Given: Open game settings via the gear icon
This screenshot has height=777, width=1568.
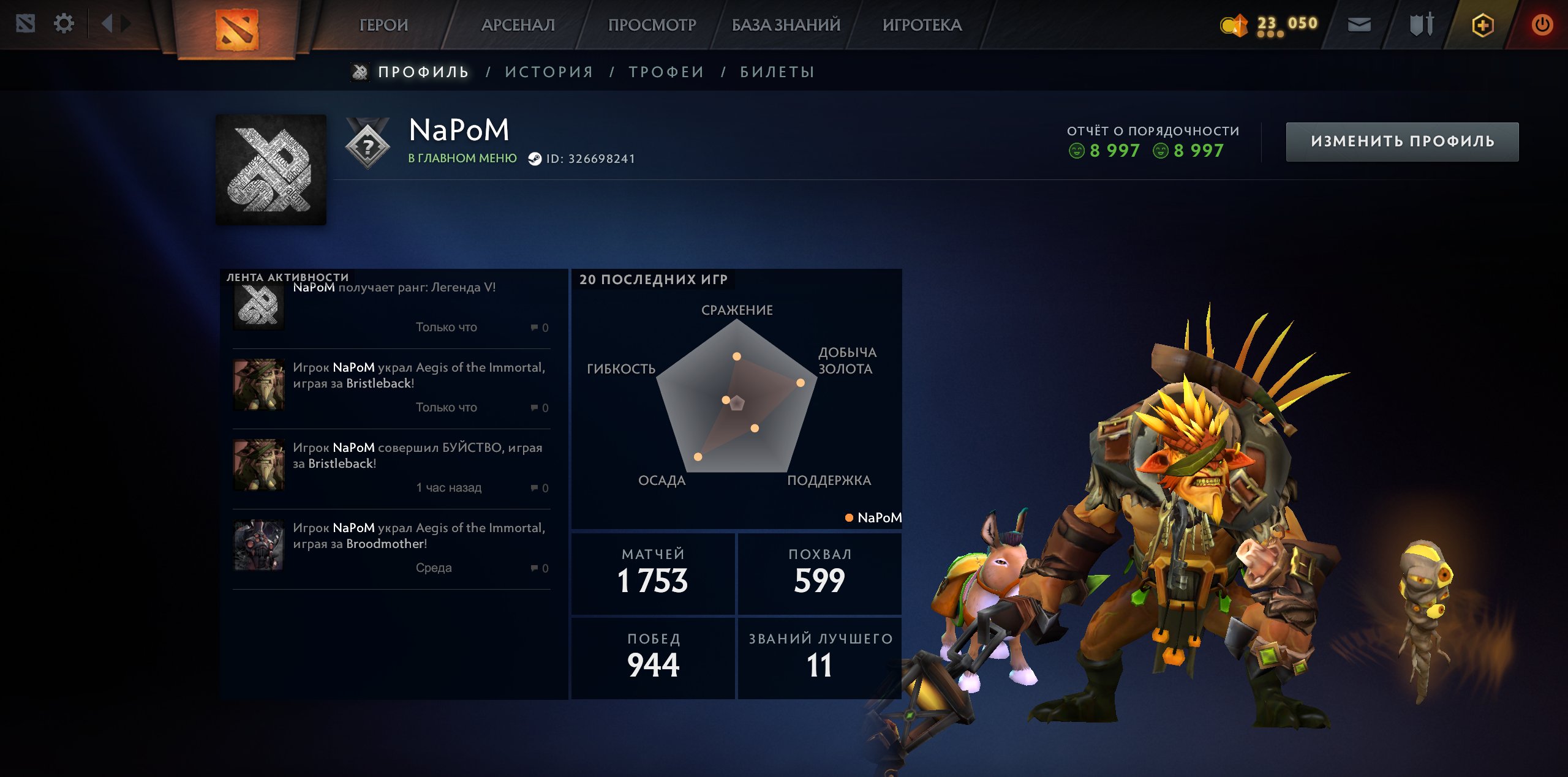Looking at the screenshot, I should pyautogui.click(x=64, y=23).
